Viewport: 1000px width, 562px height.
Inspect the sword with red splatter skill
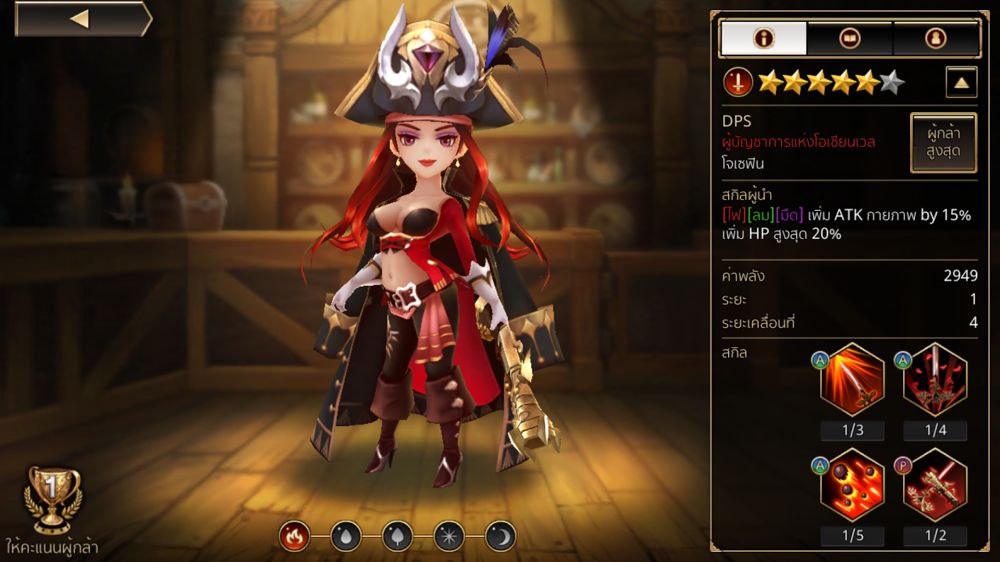click(935, 379)
